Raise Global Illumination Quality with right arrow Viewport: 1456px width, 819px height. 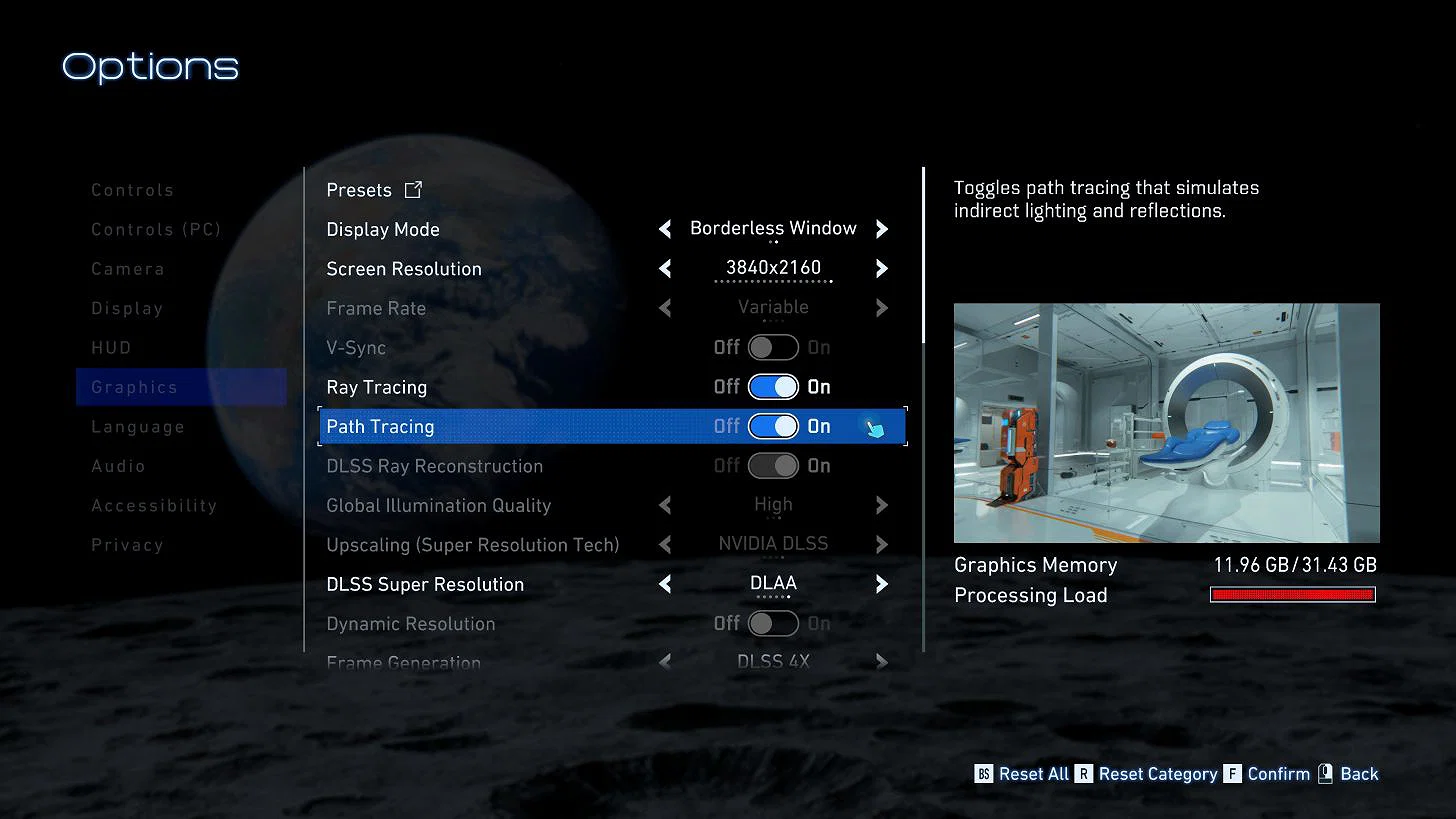click(x=881, y=505)
